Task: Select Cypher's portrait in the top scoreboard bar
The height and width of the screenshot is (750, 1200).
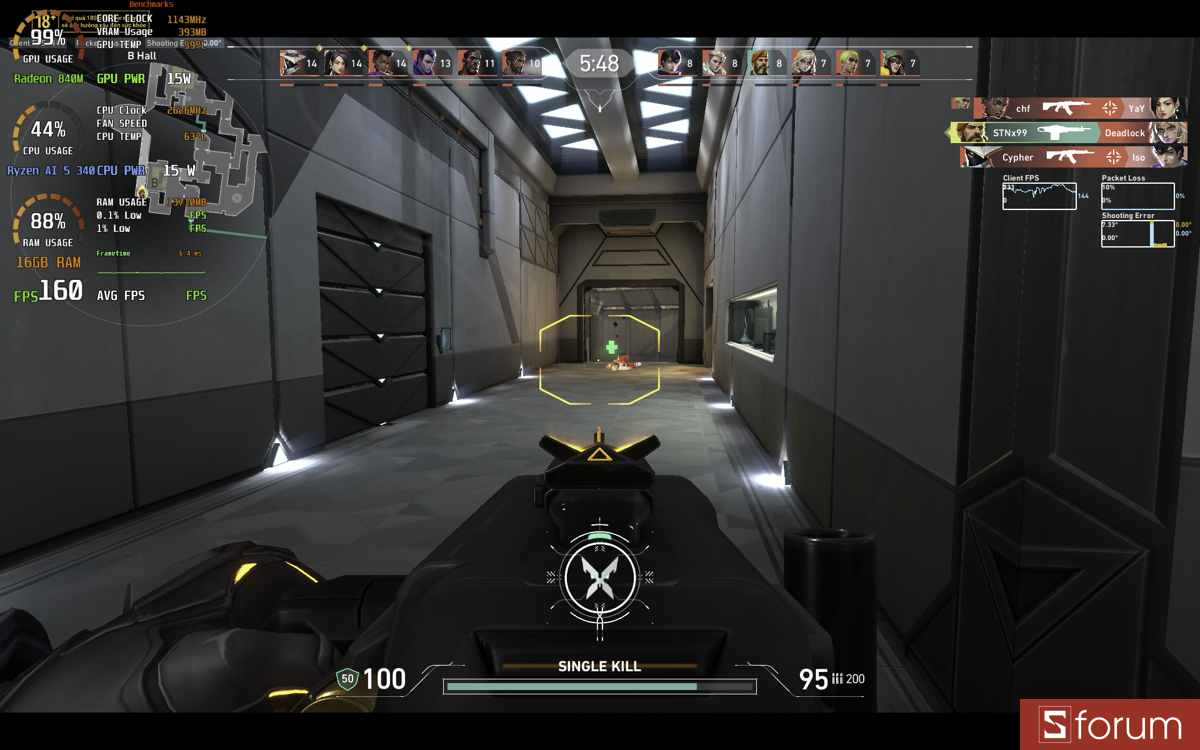Action: [293, 63]
